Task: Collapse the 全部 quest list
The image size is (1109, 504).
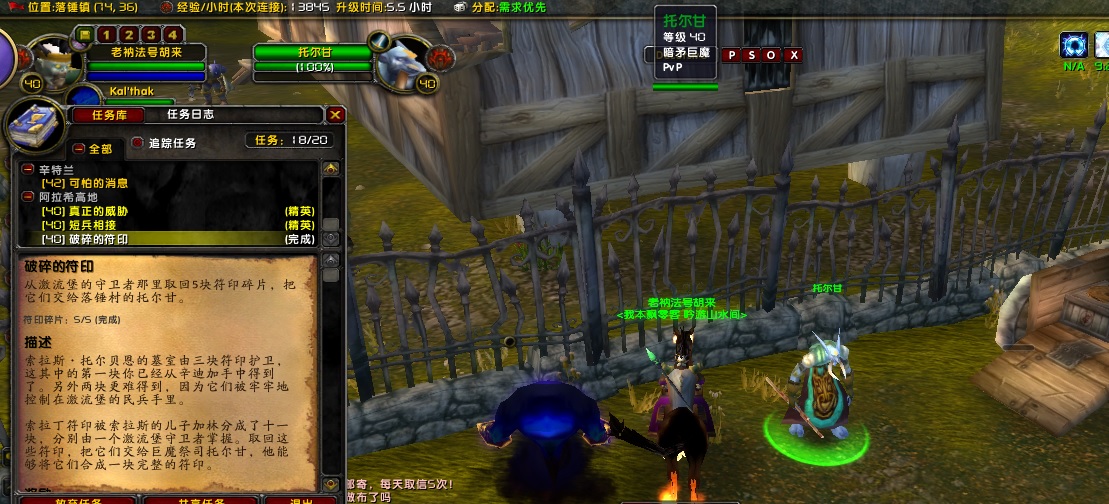Action: pyautogui.click(x=79, y=148)
